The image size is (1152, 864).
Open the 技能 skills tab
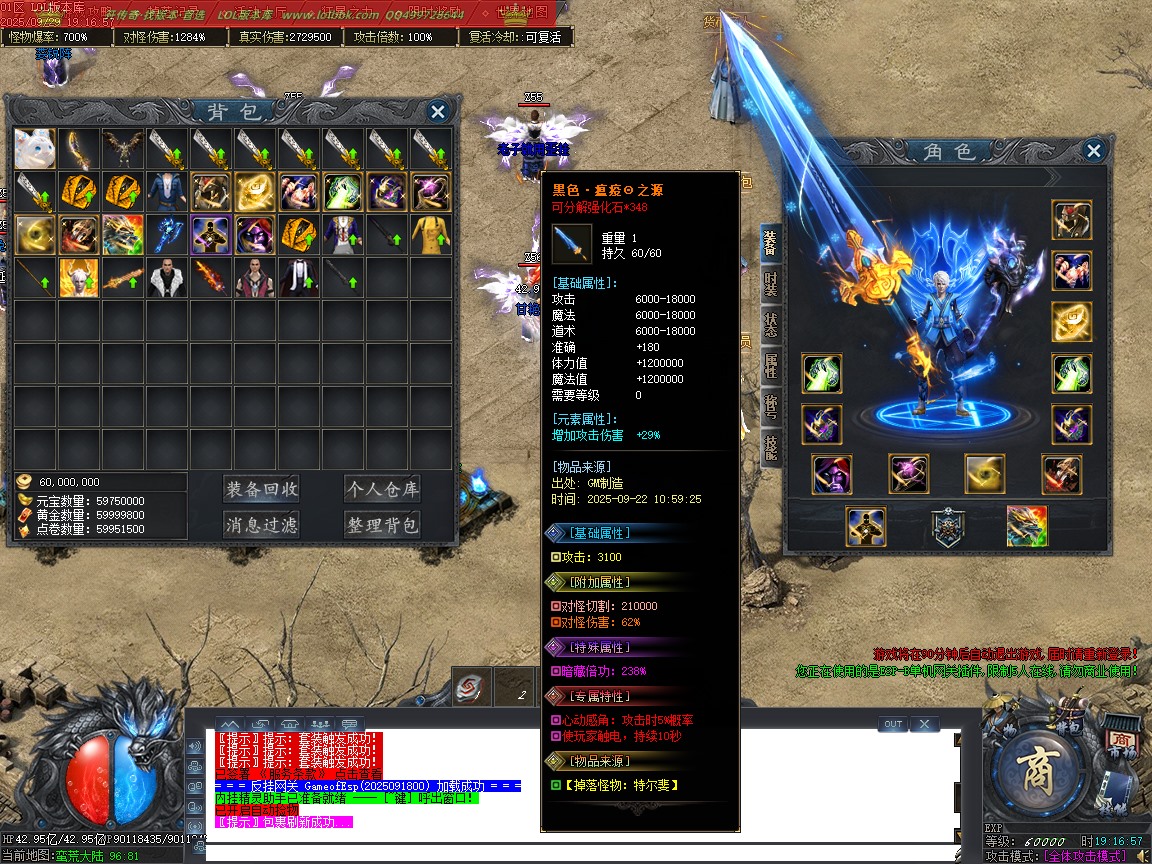[770, 447]
